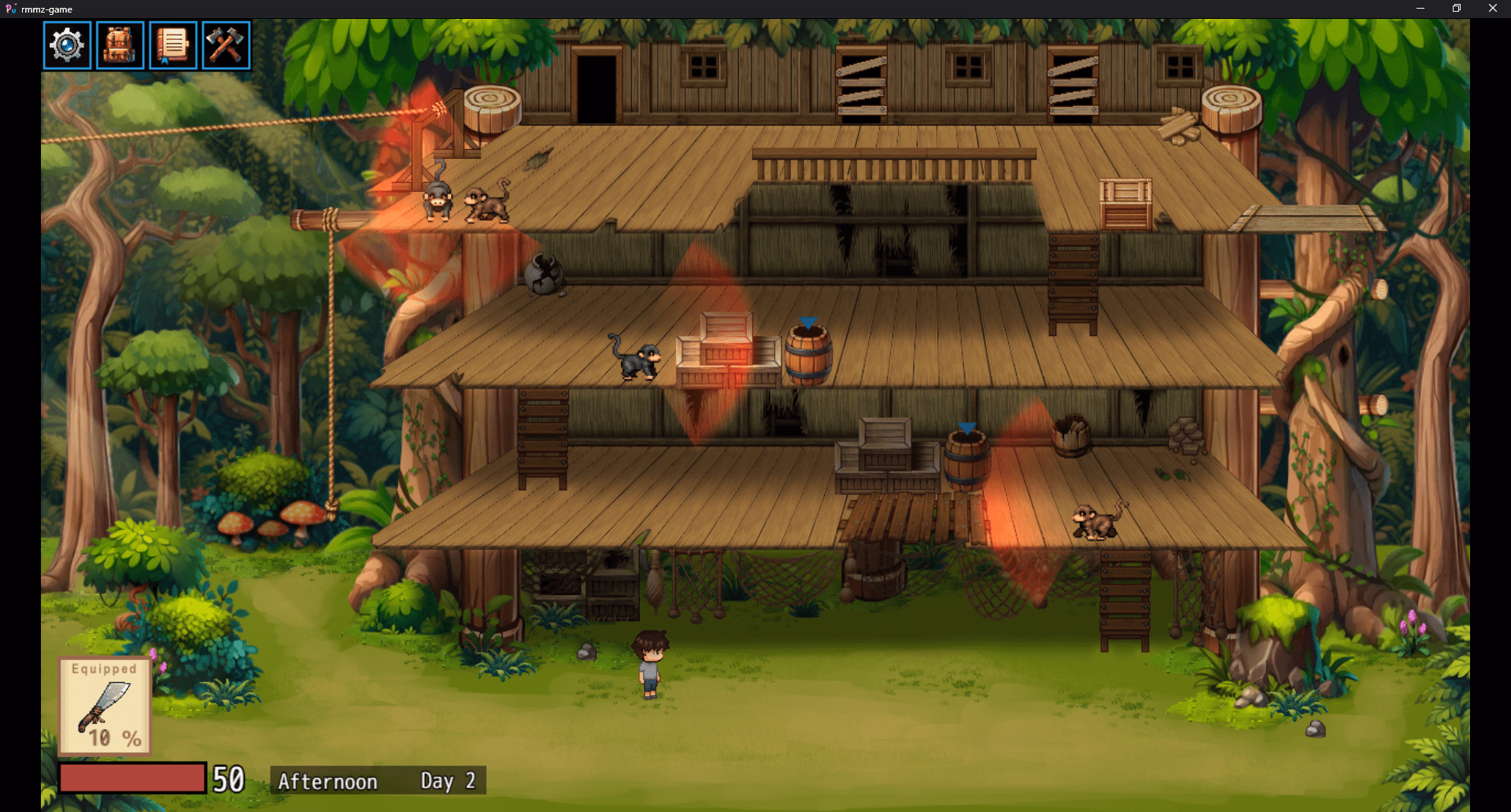Click the player character on the grass

(648, 665)
